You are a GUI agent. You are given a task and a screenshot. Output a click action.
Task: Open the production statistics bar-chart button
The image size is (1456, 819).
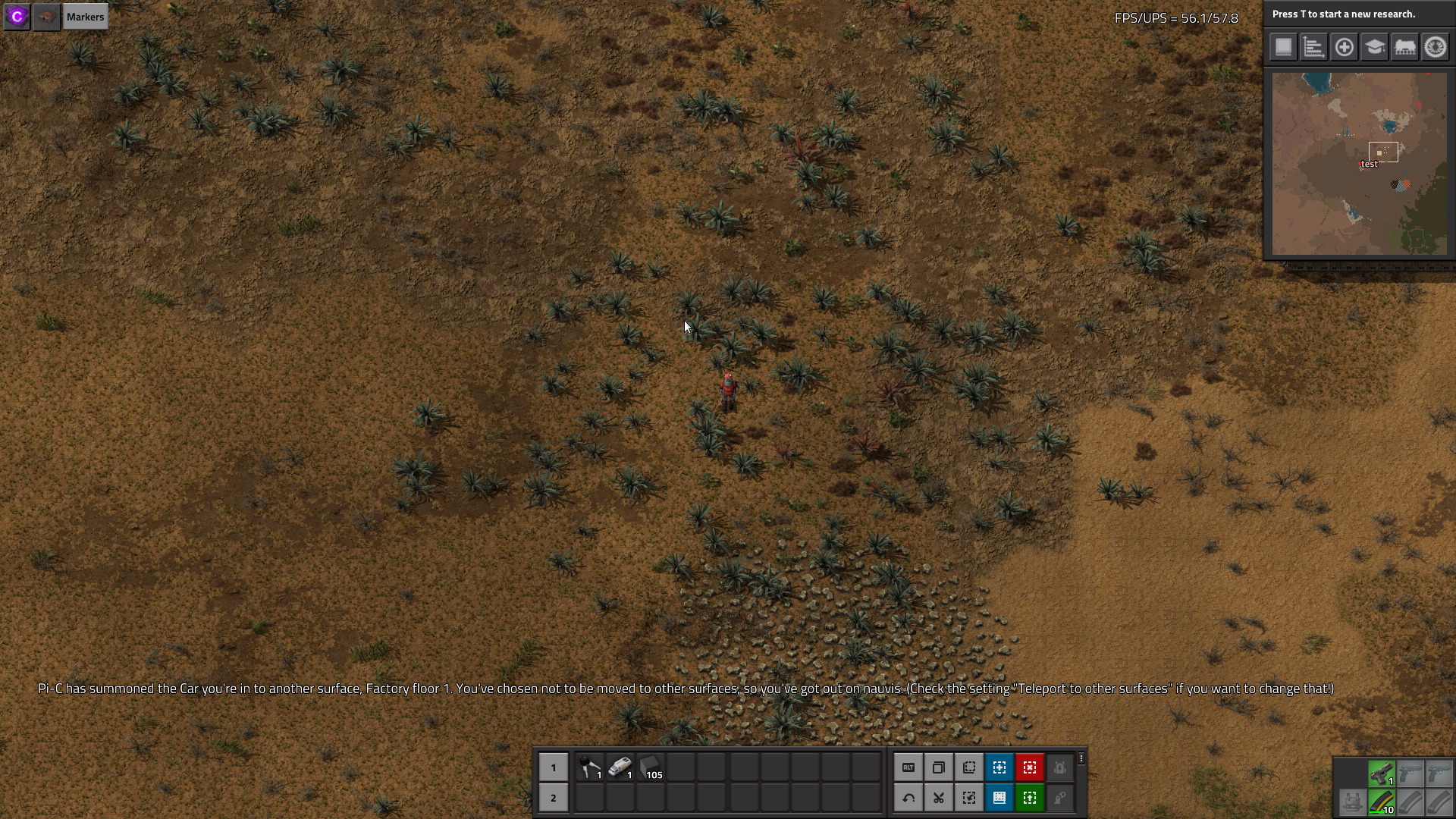coord(1313,47)
